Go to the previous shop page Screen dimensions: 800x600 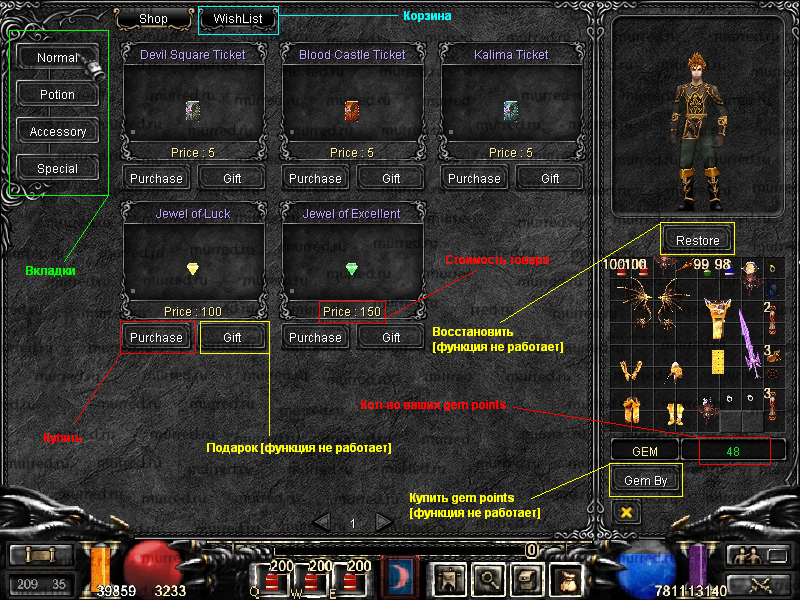(322, 522)
